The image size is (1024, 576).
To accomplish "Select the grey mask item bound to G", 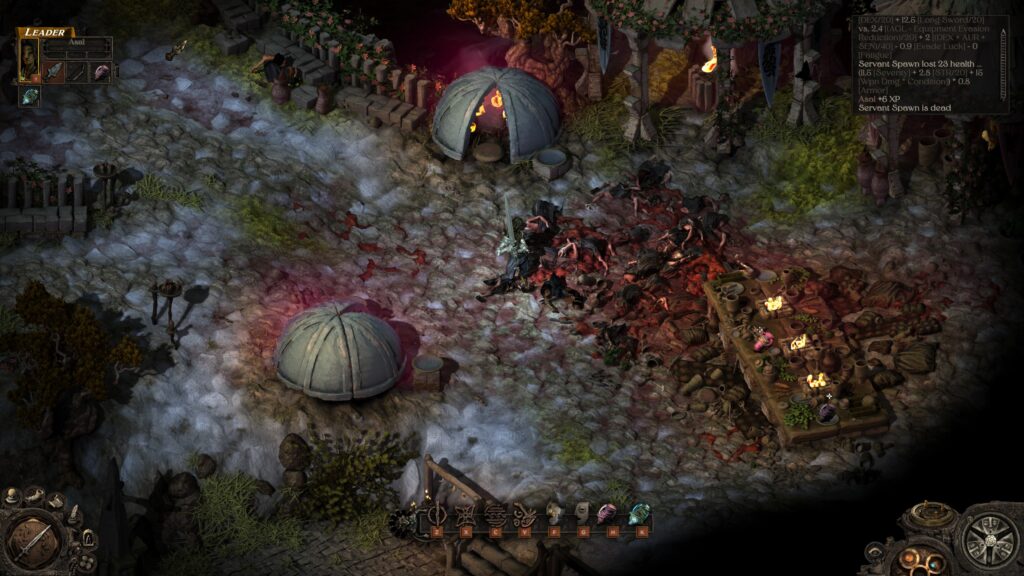I will [581, 516].
